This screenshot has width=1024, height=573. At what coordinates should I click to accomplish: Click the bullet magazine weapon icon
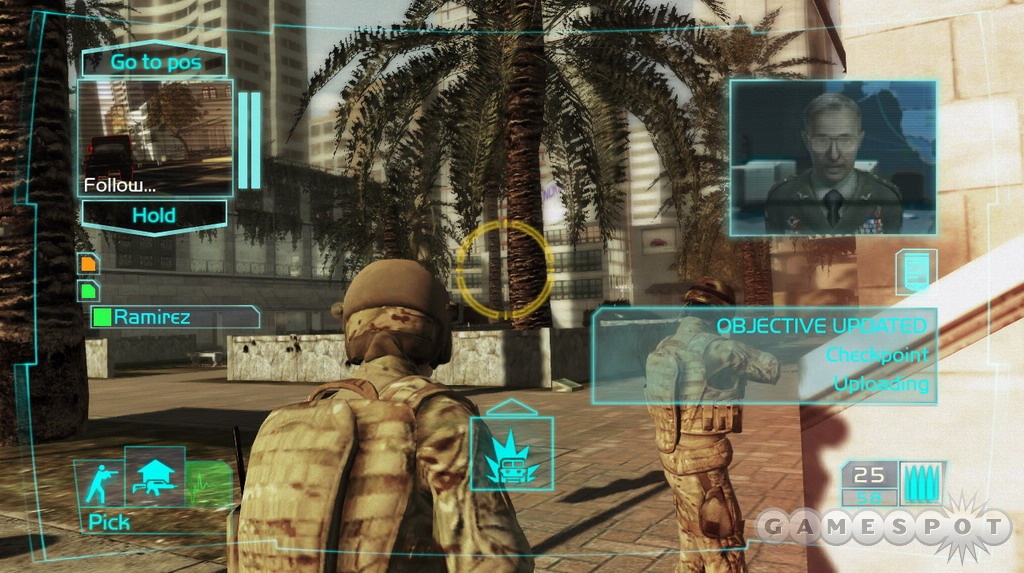[921, 483]
